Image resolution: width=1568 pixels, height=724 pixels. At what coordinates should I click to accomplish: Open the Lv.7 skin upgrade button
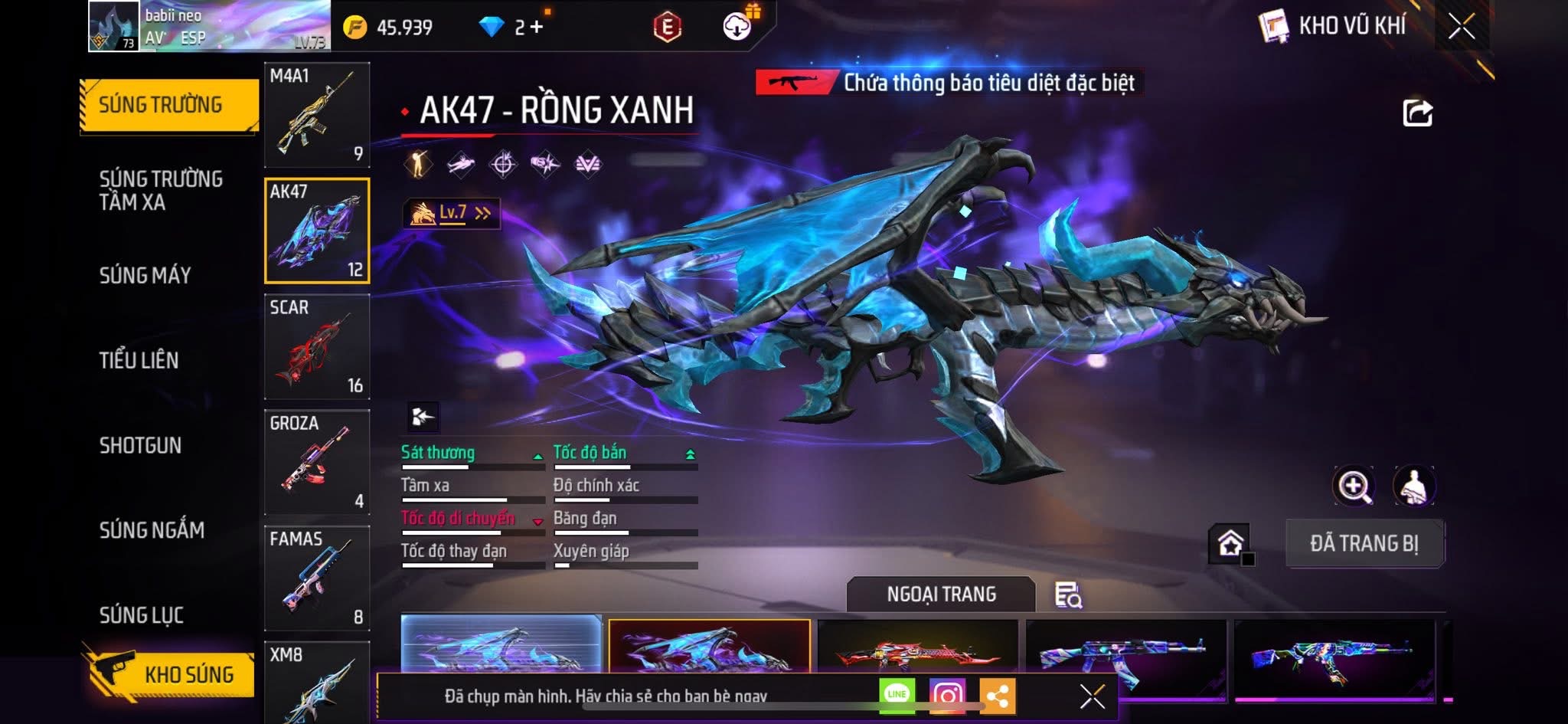click(x=452, y=213)
